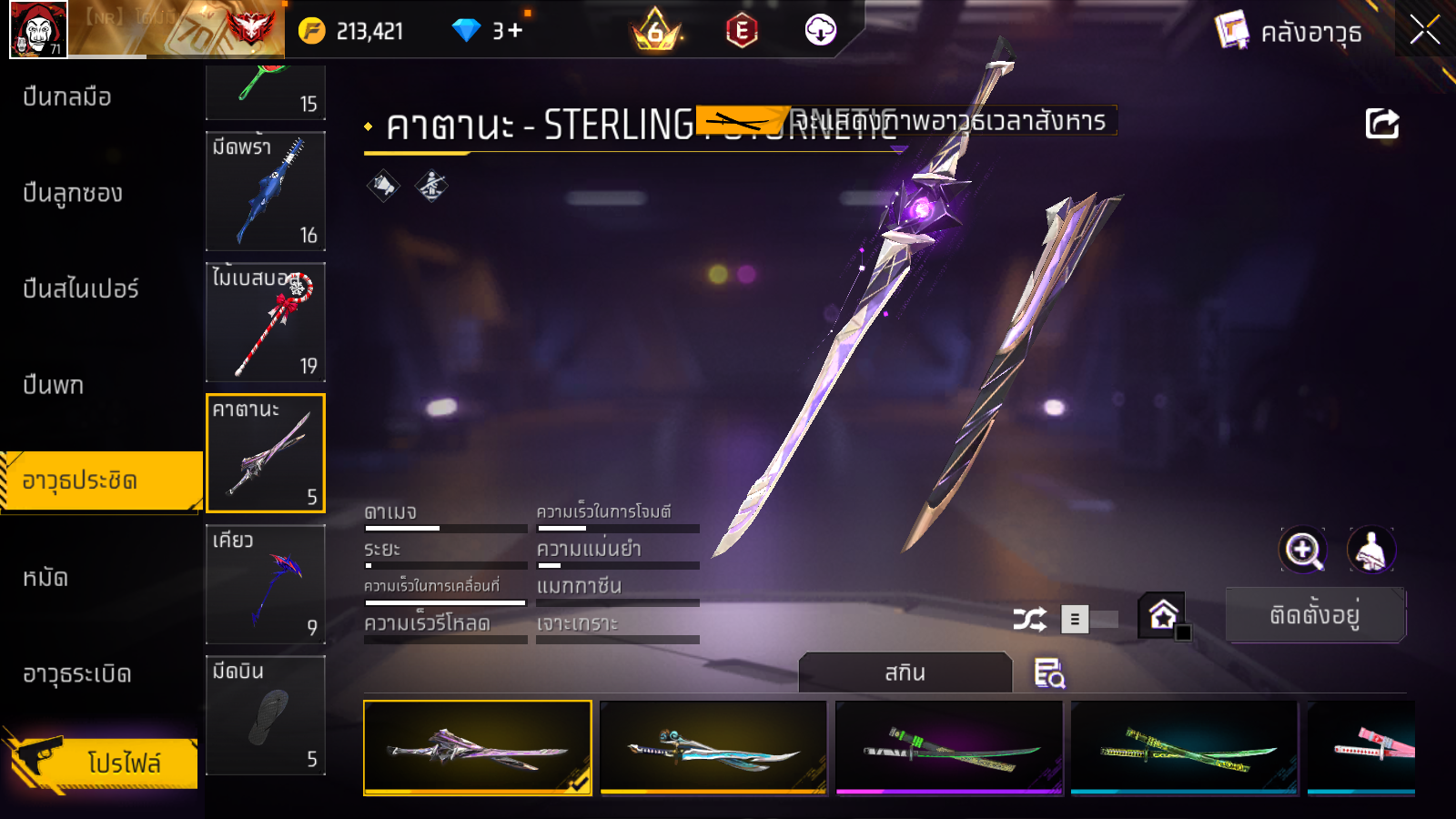Pick the candy cane bat weapon tile
This screenshot has width=1456, height=819.
(x=266, y=322)
